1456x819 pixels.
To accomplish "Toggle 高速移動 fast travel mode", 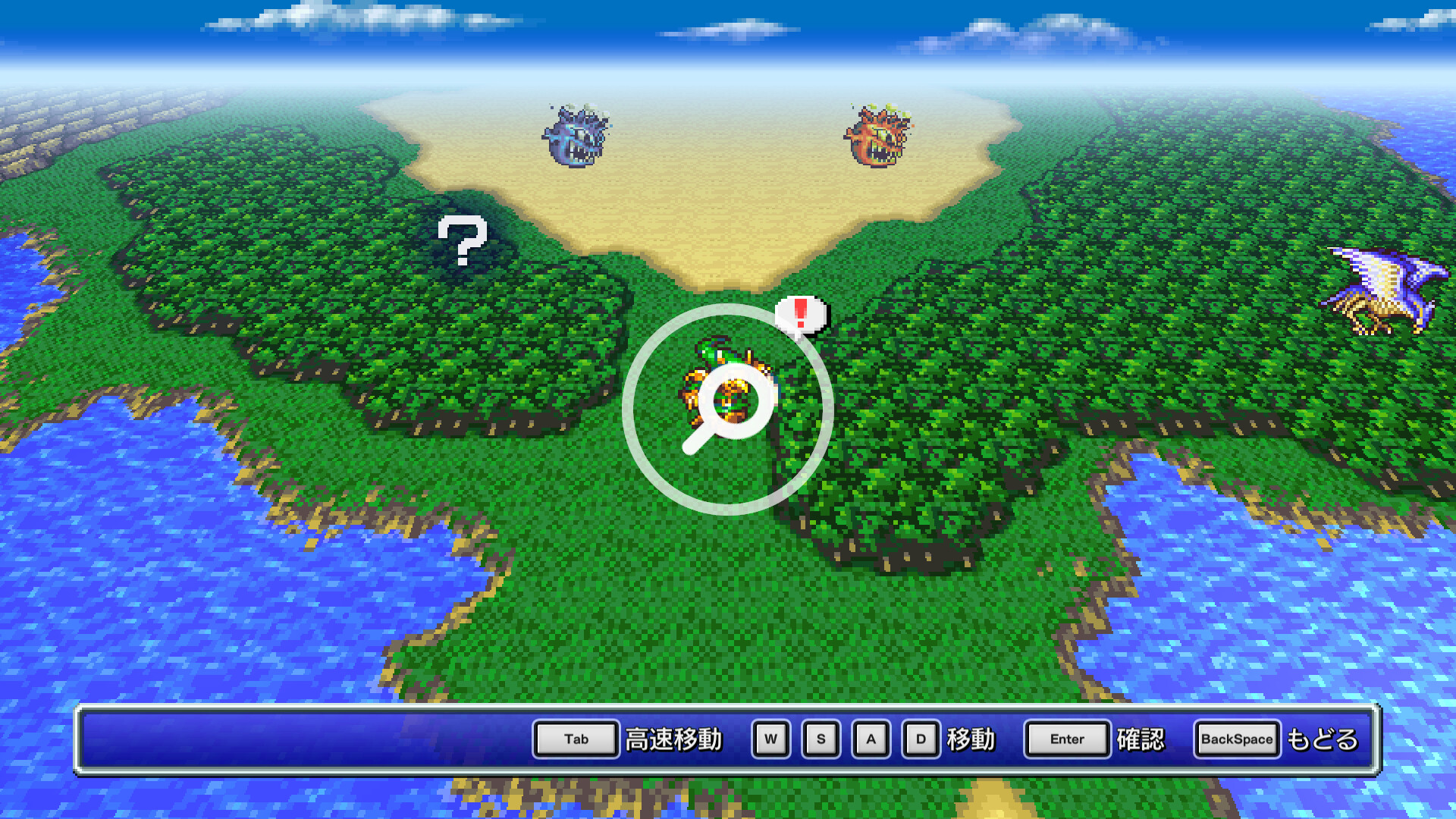I will click(x=673, y=739).
